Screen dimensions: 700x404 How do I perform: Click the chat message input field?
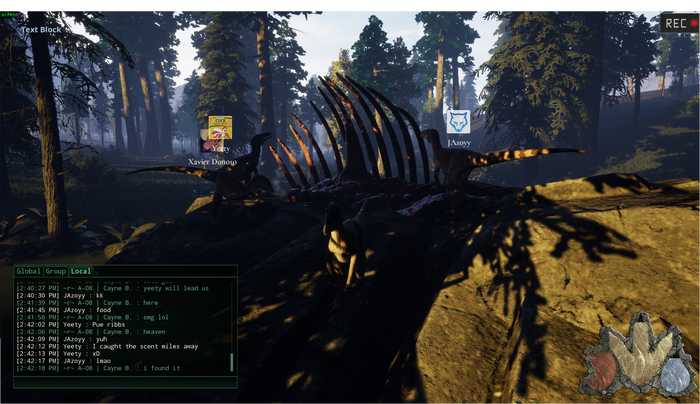[x=124, y=381]
